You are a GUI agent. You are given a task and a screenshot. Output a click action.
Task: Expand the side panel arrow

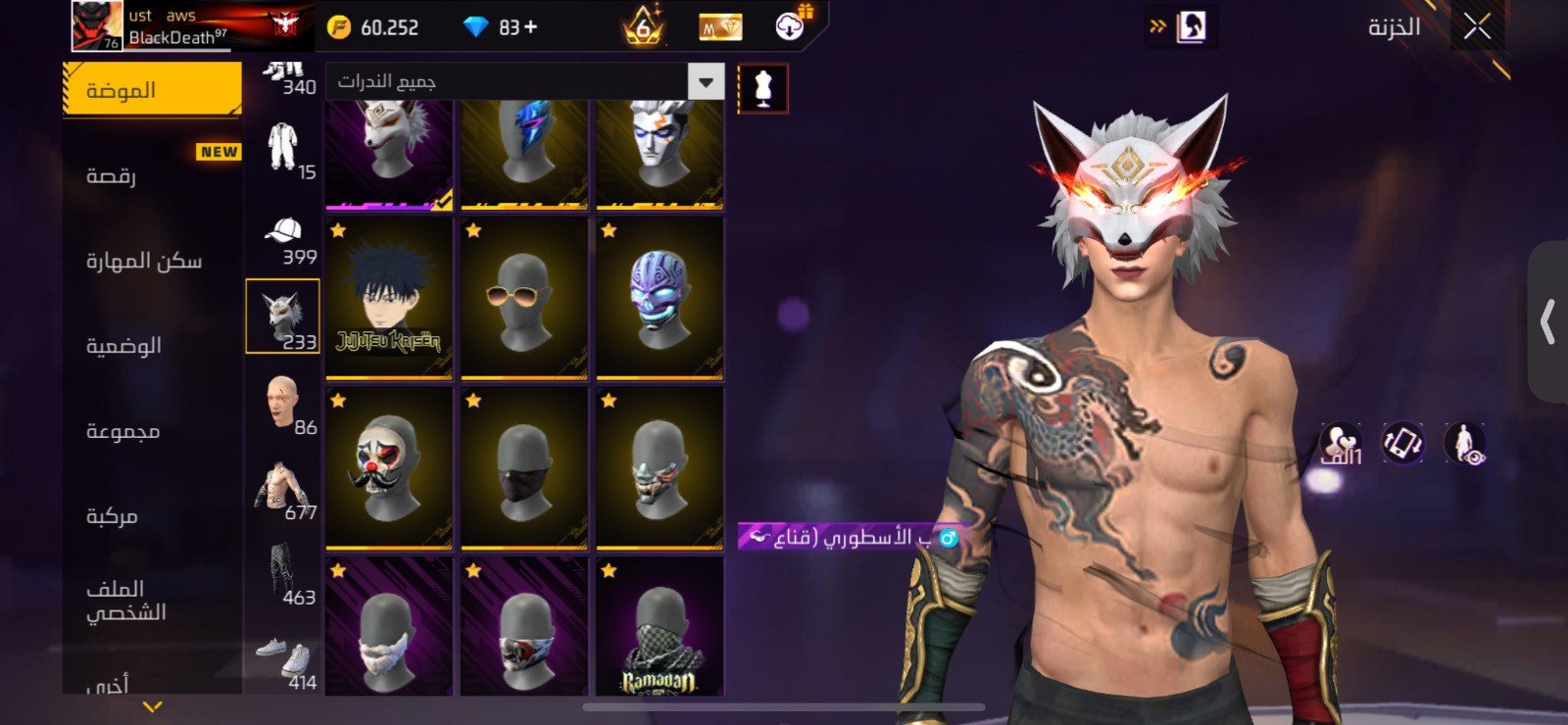coord(1547,321)
